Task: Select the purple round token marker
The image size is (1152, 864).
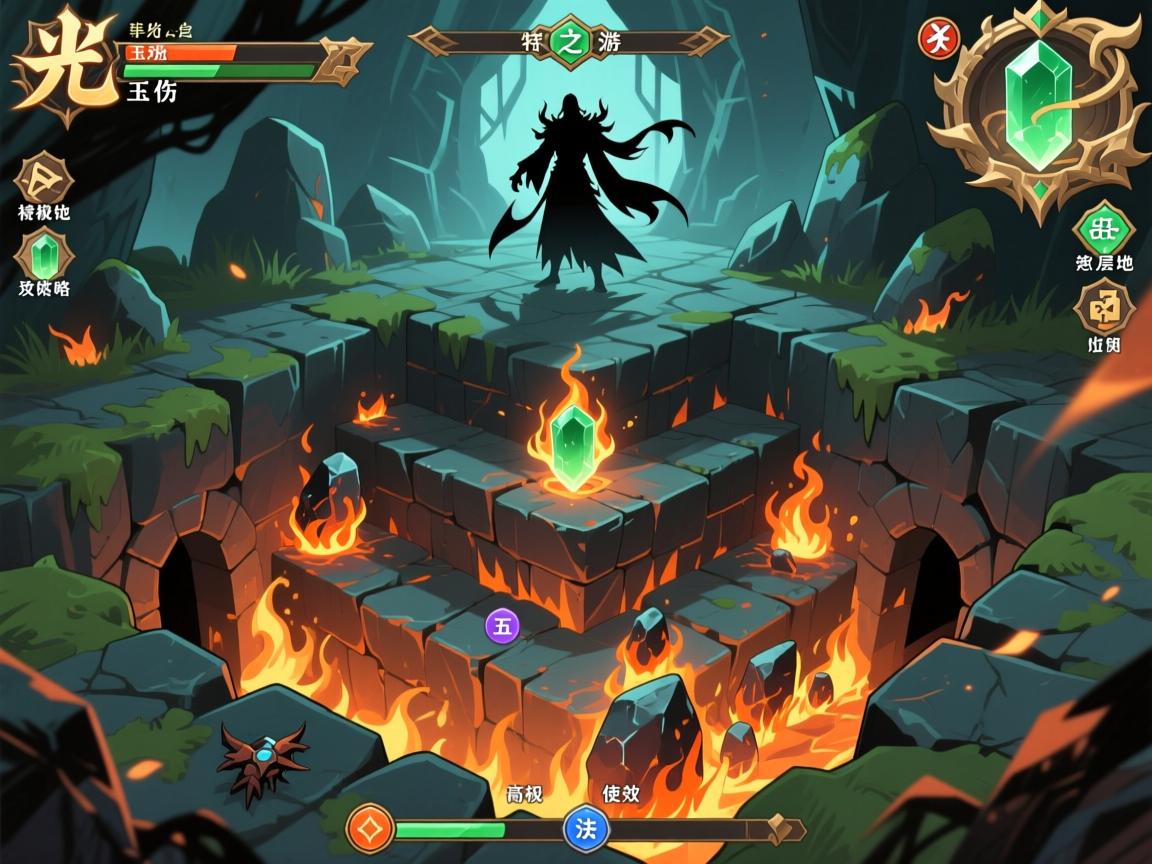Action: coord(502,626)
